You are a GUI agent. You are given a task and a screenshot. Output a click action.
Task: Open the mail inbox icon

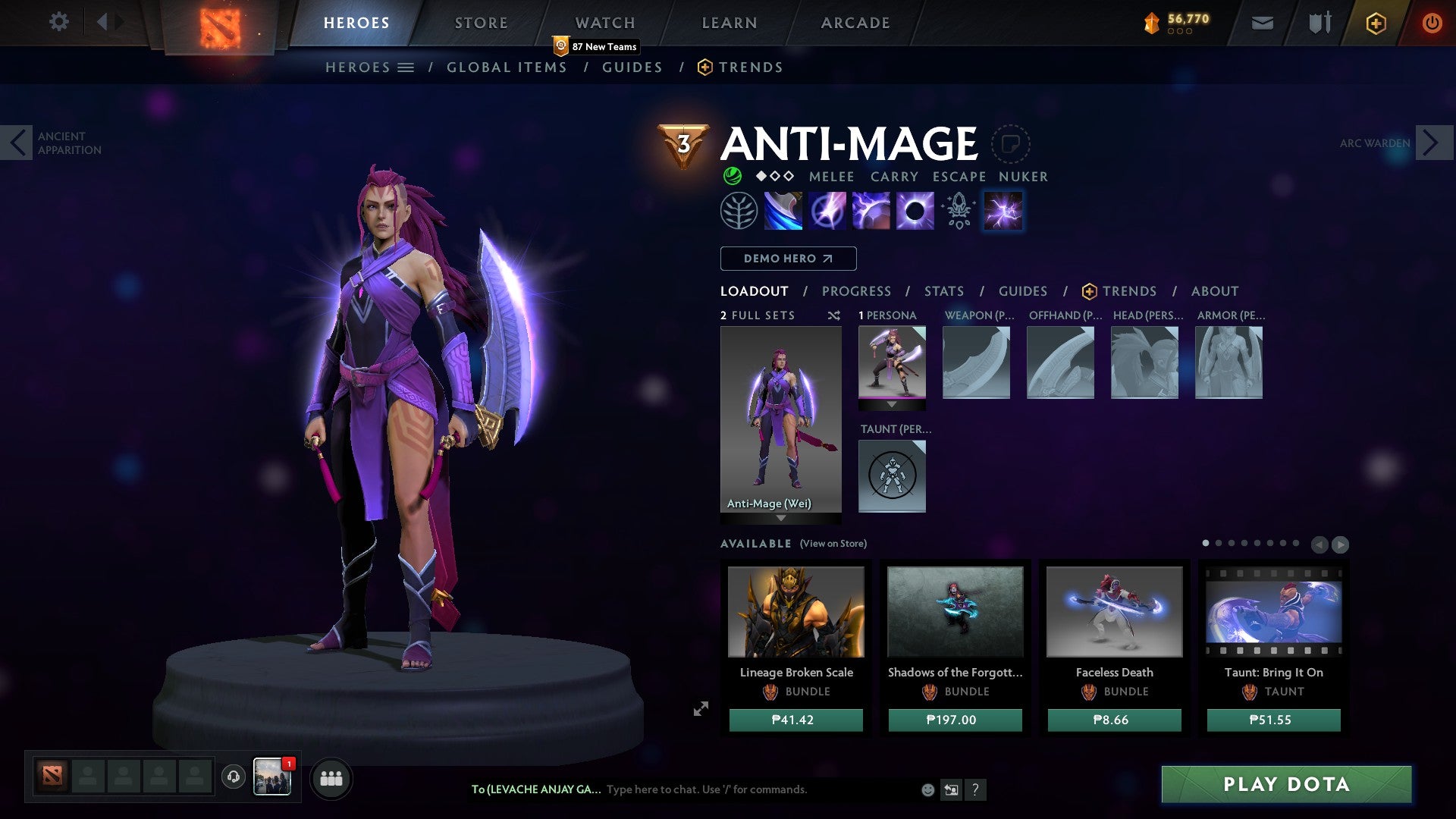tap(1262, 23)
